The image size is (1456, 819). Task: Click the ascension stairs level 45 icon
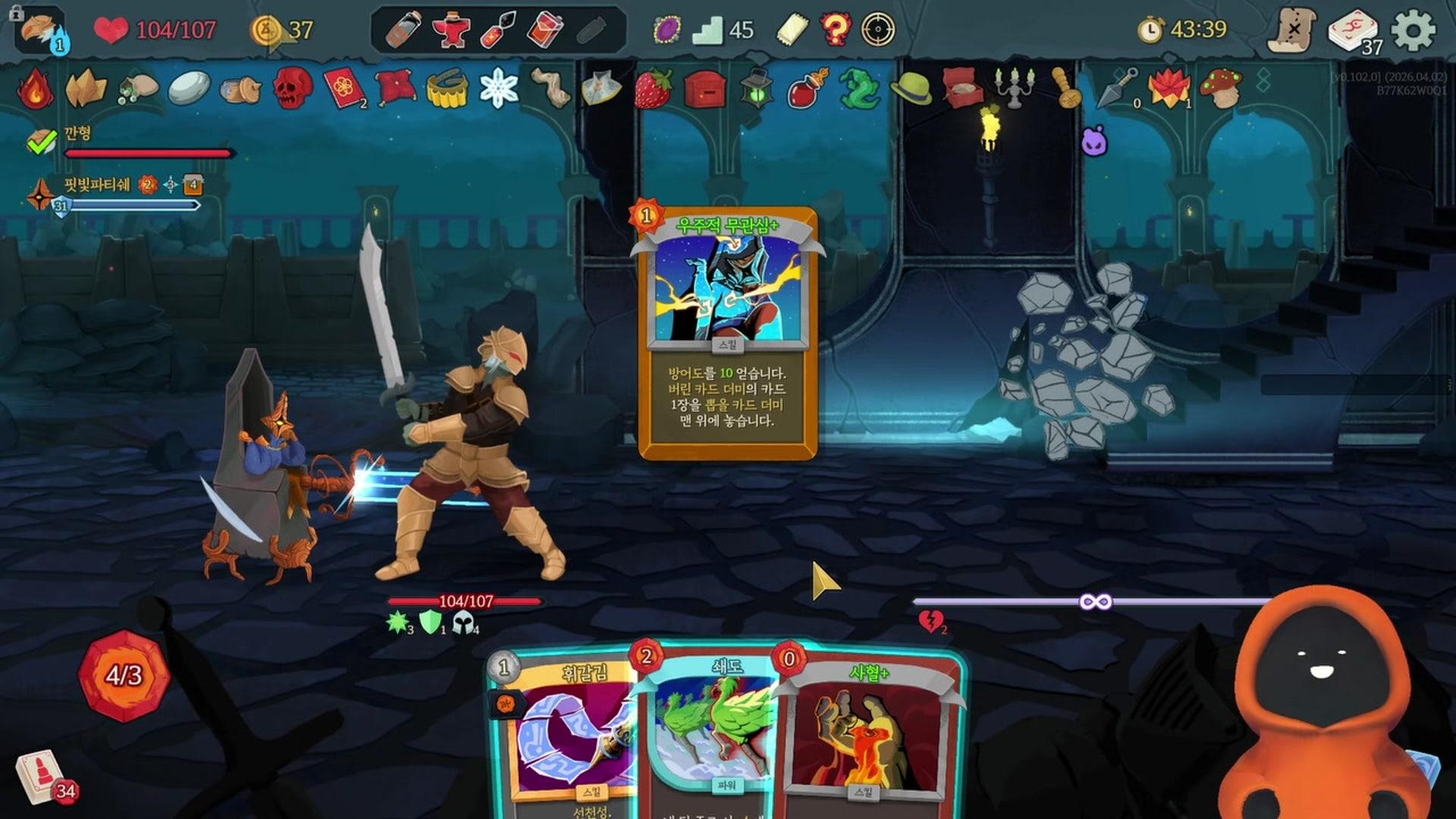[708, 30]
